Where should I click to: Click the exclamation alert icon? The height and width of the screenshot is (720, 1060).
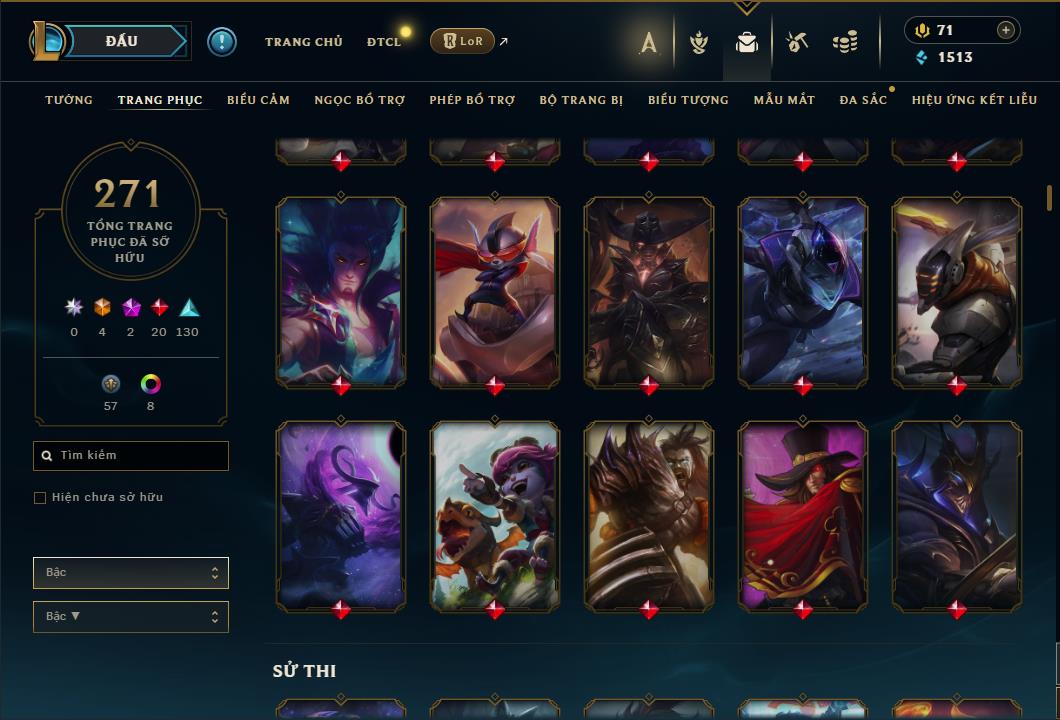(x=222, y=41)
